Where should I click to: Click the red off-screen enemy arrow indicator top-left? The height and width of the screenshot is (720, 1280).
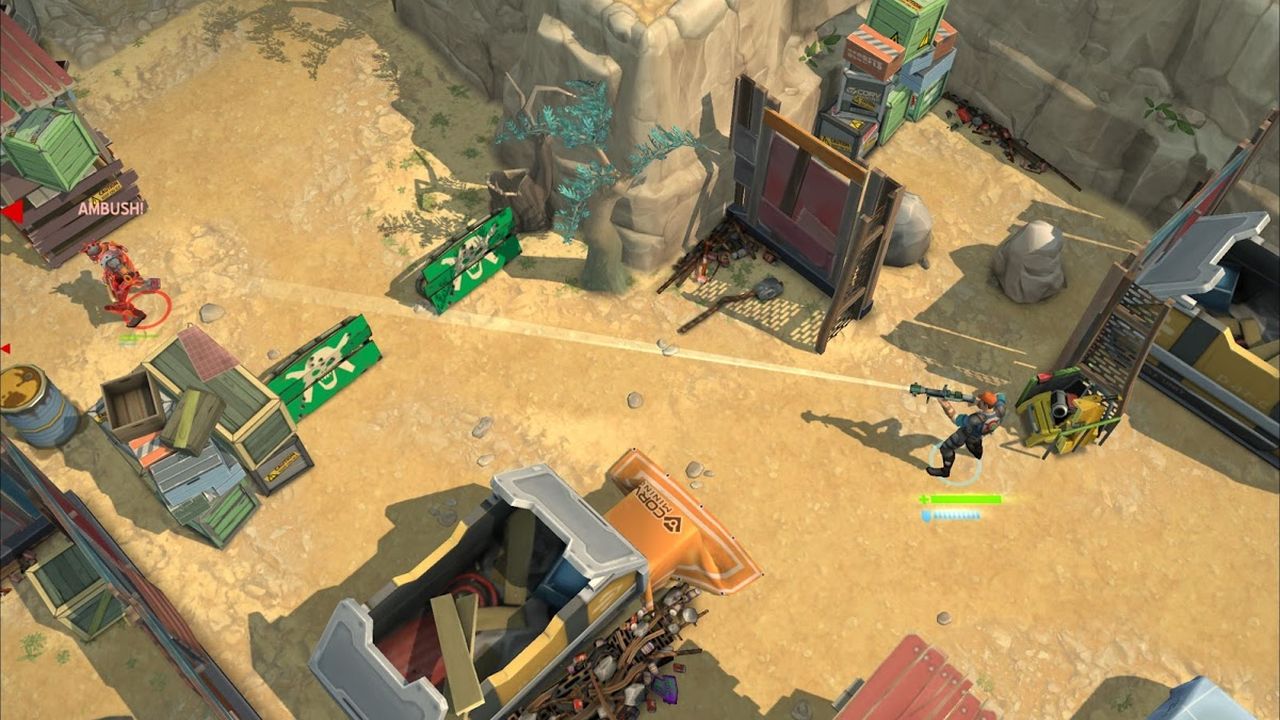[x=13, y=212]
